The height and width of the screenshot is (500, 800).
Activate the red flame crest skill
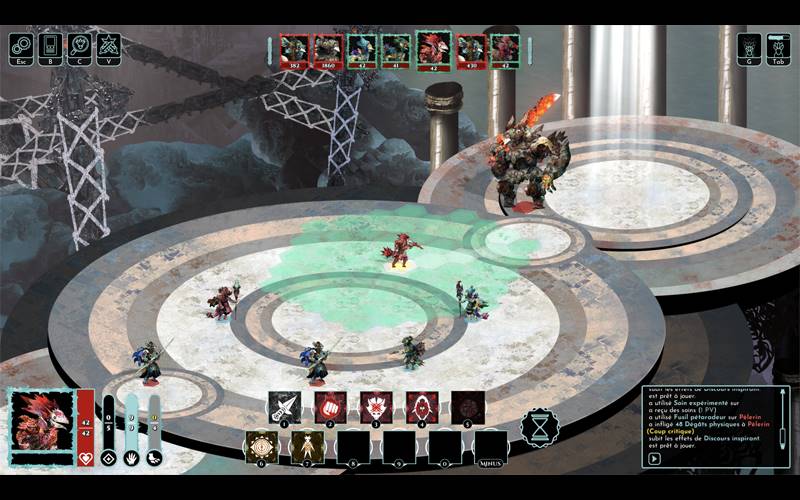376,406
